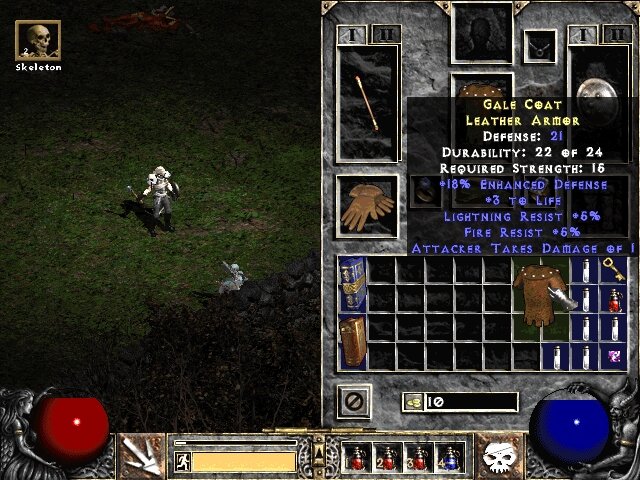This screenshot has height=480, width=640.
Task: Select the red potion in inventory
Action: click(613, 300)
